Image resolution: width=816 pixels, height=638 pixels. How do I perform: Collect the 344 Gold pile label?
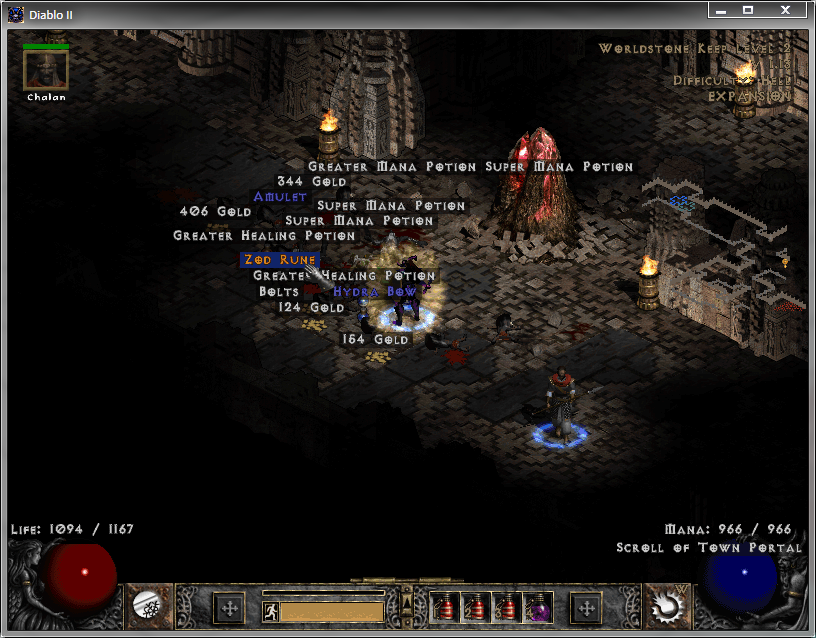[311, 182]
